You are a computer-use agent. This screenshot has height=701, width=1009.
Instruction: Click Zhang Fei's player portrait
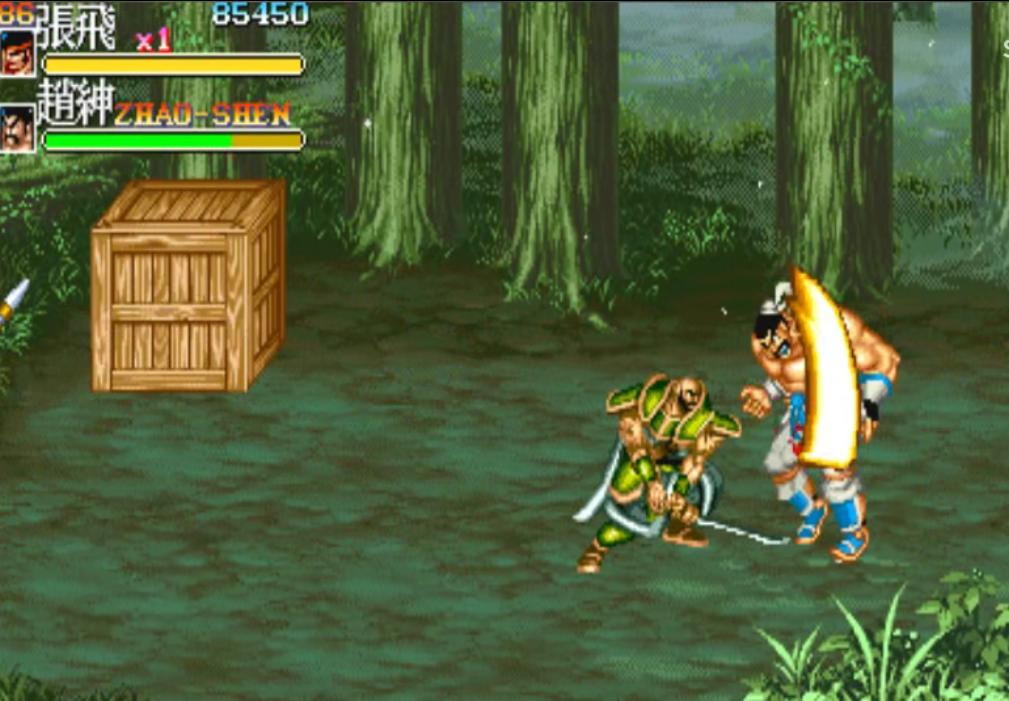point(18,53)
